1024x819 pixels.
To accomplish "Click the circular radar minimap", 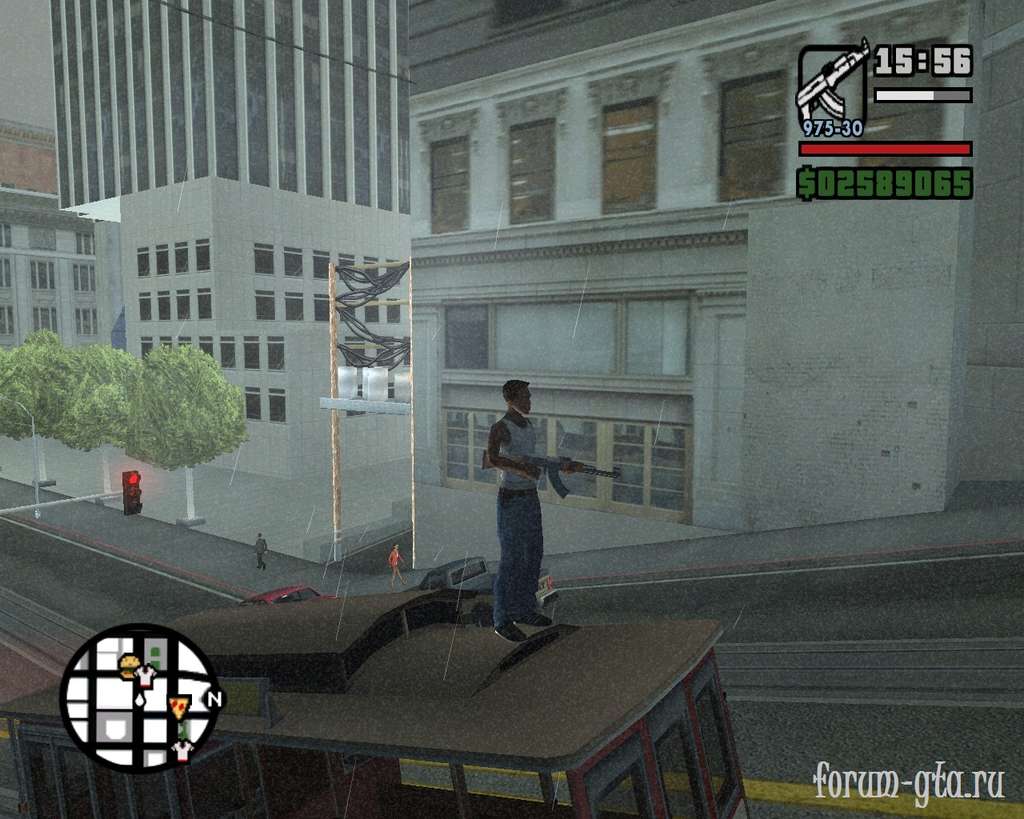I will click(138, 696).
